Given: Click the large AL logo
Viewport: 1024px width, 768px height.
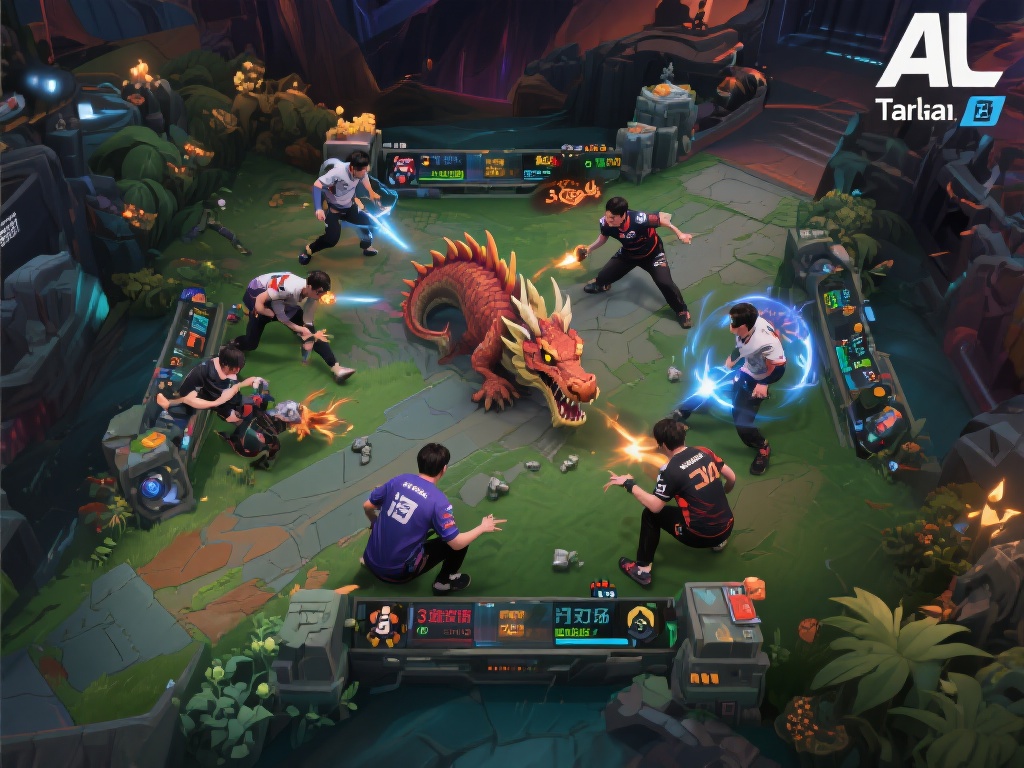Looking at the screenshot, I should point(937,55).
